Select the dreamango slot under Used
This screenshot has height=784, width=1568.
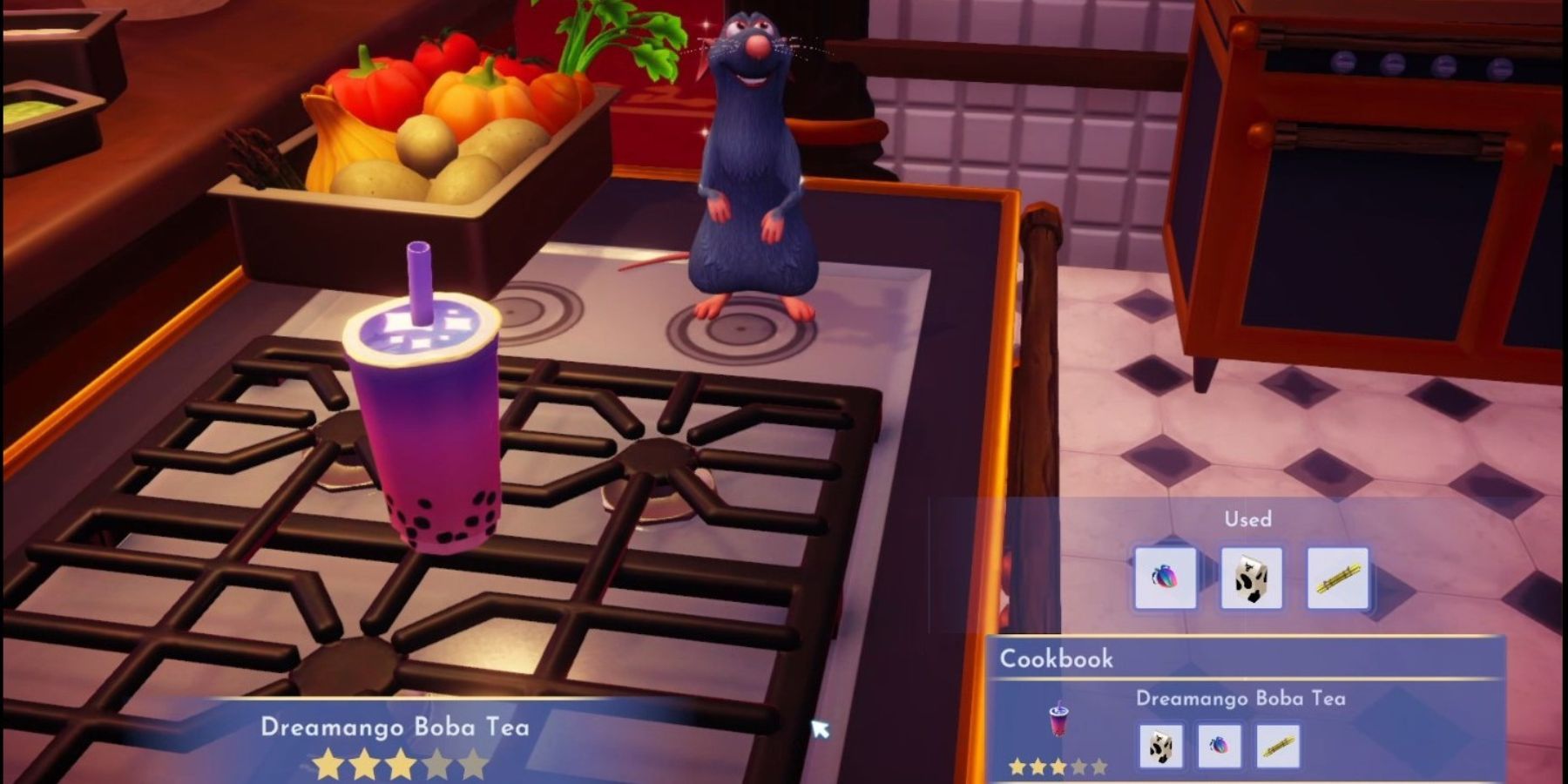pos(1166,578)
